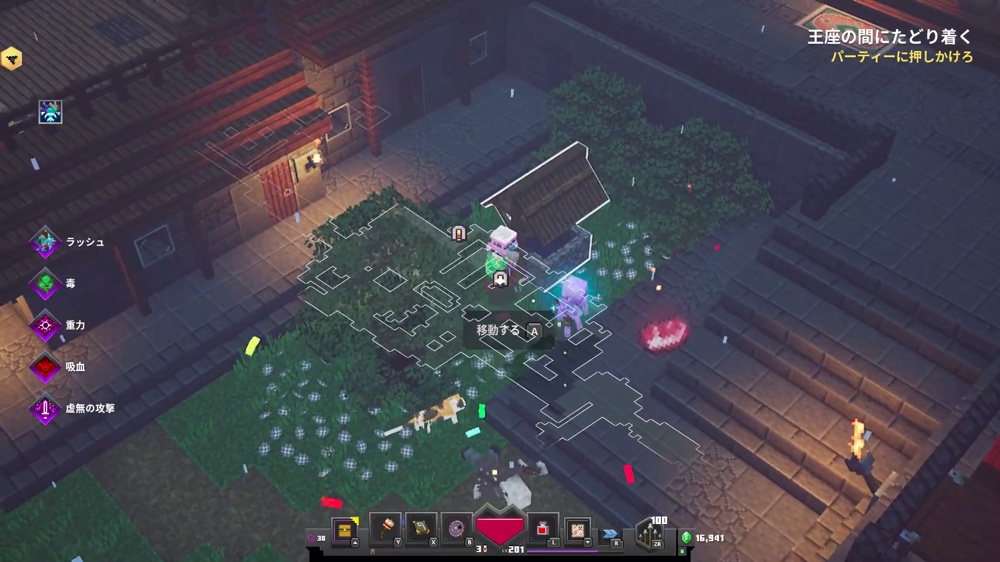1000x562 pixels.
Task: Select the blue status effect icon
Action: coord(51,113)
